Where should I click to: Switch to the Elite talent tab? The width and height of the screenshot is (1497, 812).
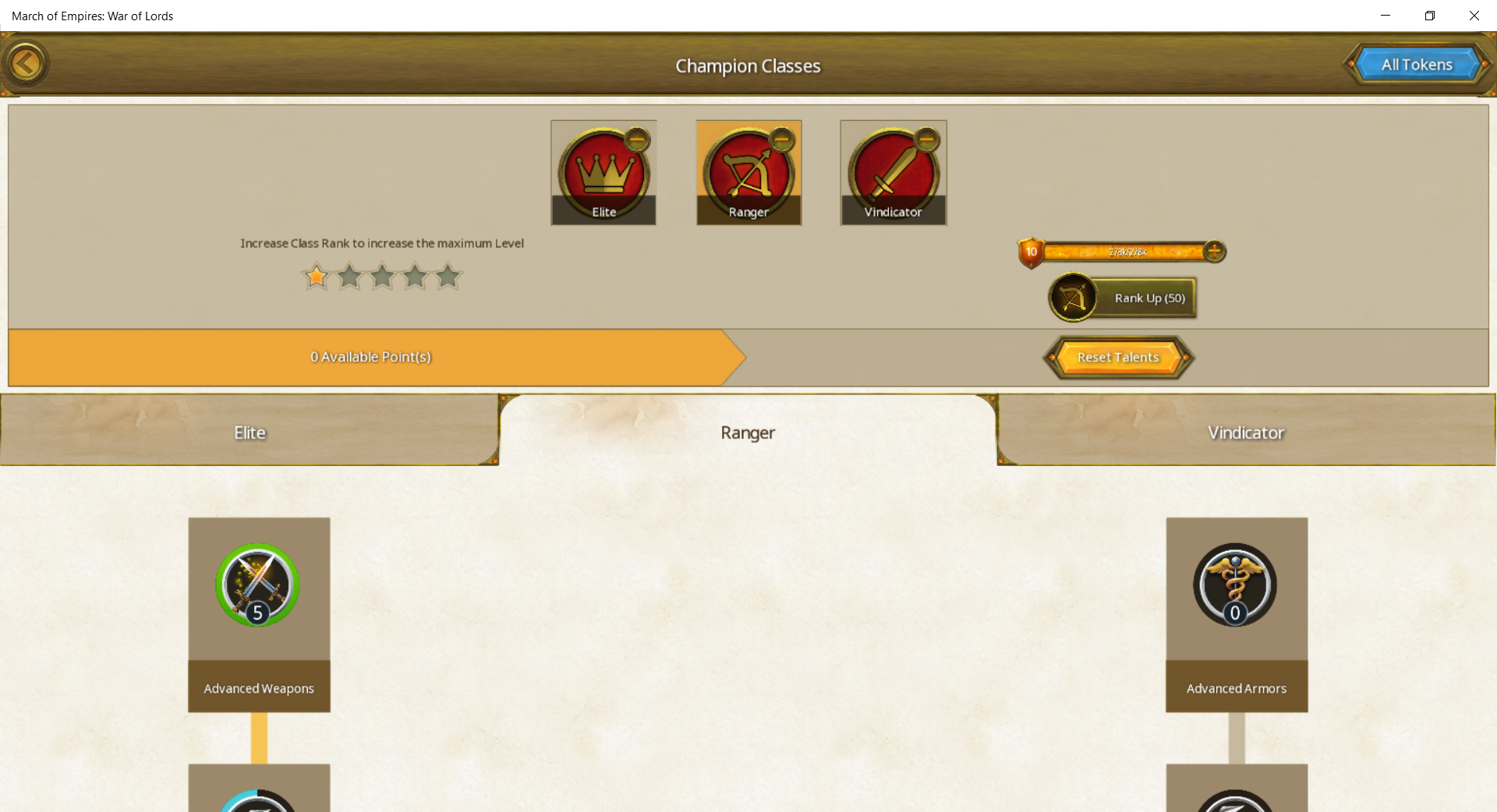click(249, 432)
